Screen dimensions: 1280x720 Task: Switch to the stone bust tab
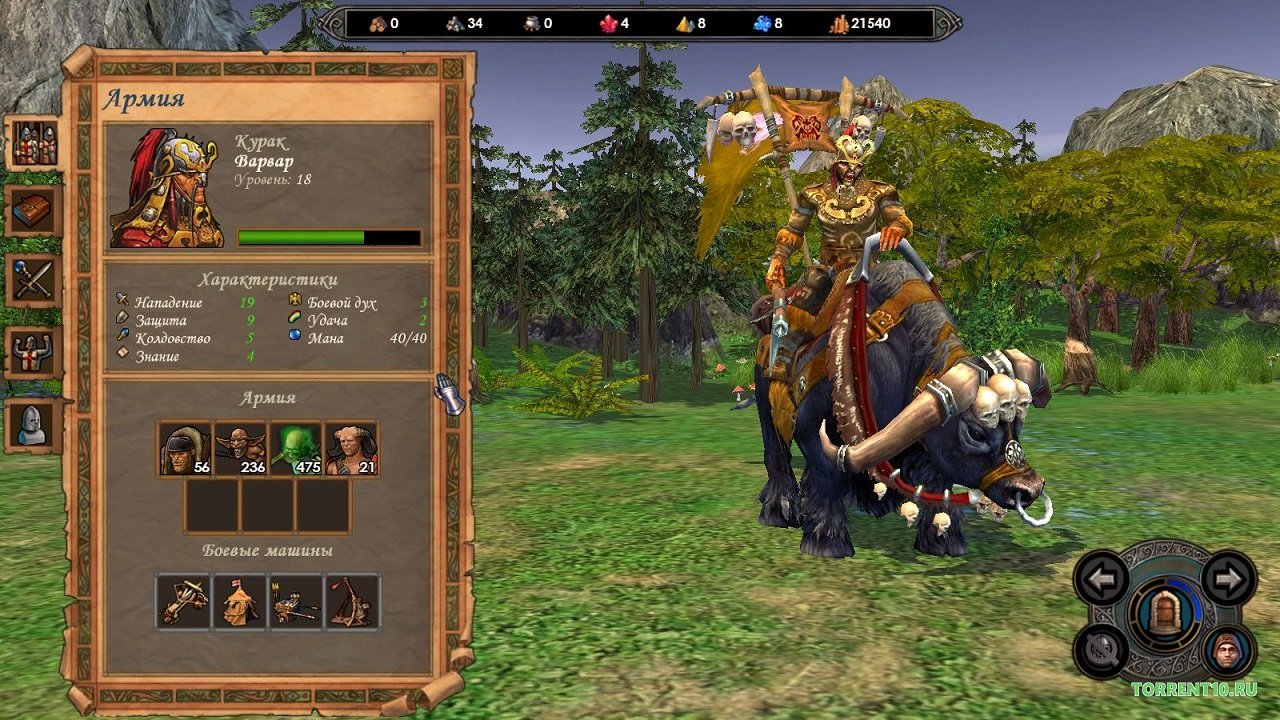(35, 424)
